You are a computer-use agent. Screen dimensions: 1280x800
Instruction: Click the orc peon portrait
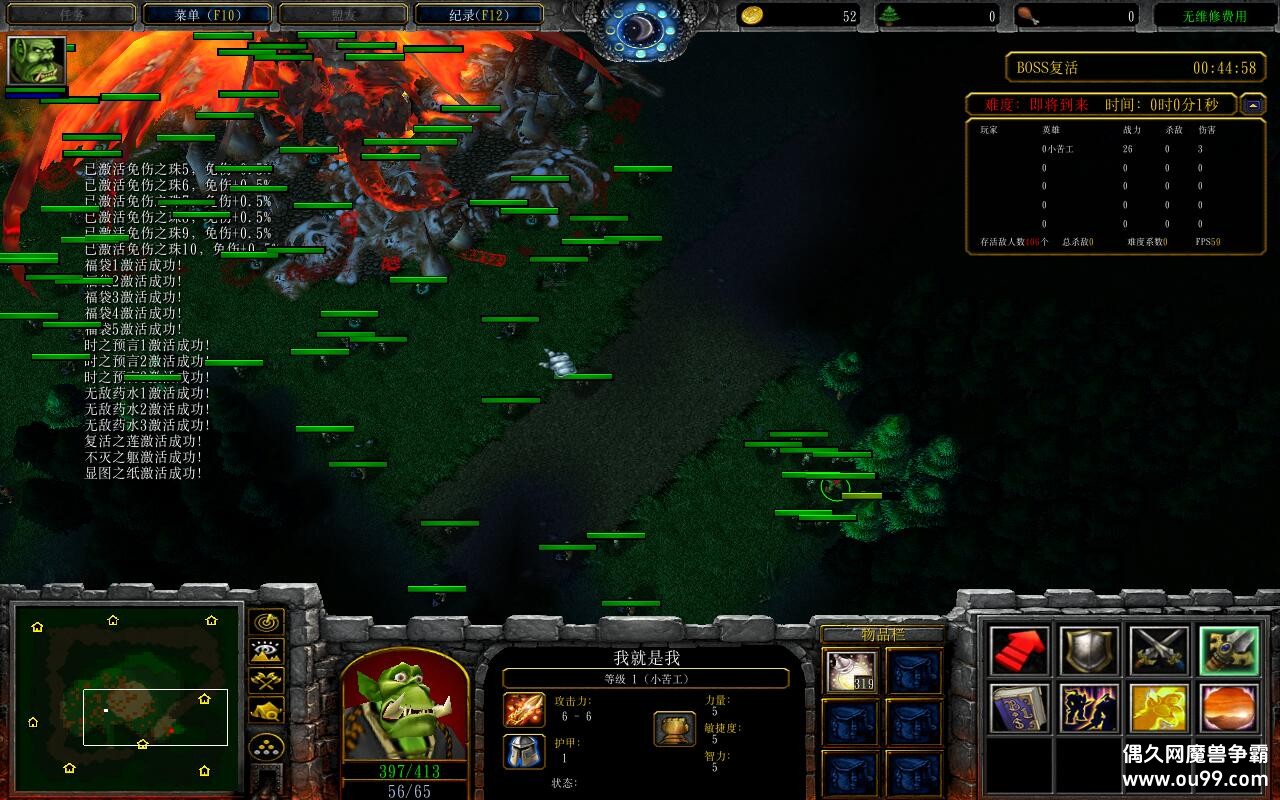click(405, 708)
